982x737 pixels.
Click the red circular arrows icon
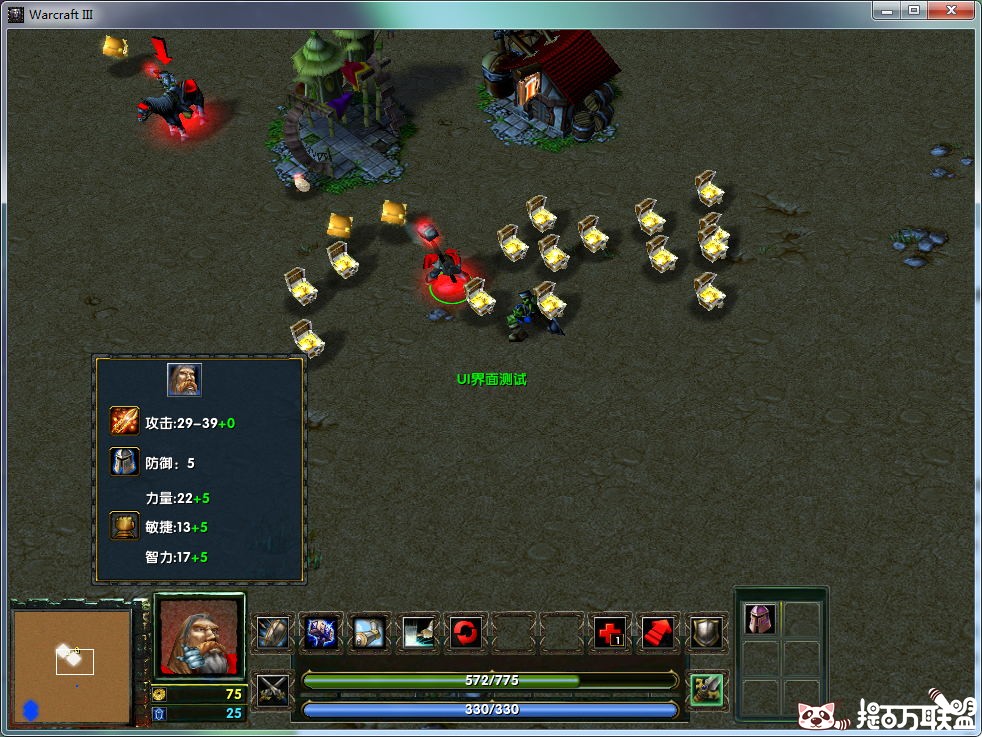pos(465,632)
